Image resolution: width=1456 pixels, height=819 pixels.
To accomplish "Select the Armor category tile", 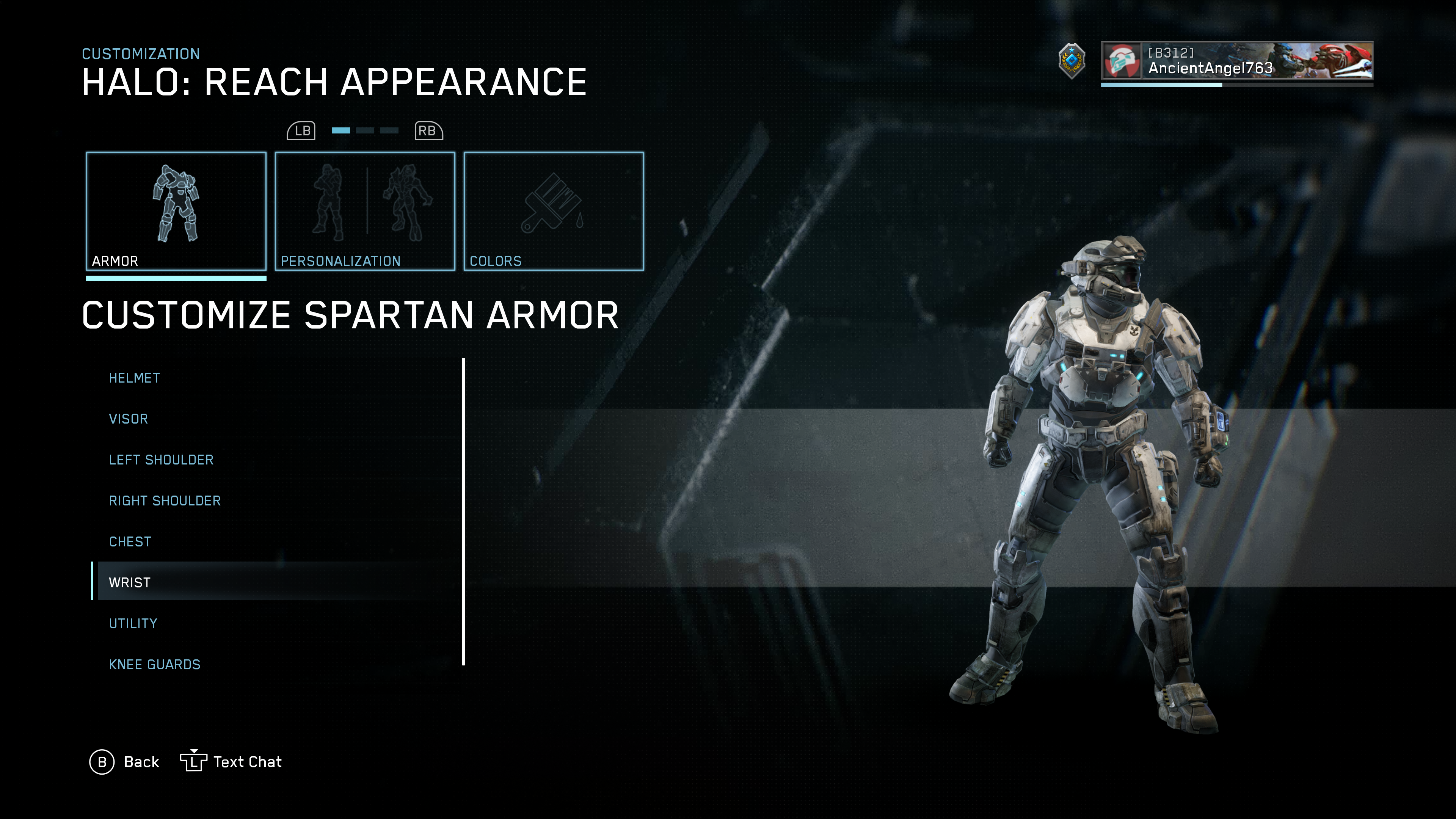I will click(x=176, y=211).
